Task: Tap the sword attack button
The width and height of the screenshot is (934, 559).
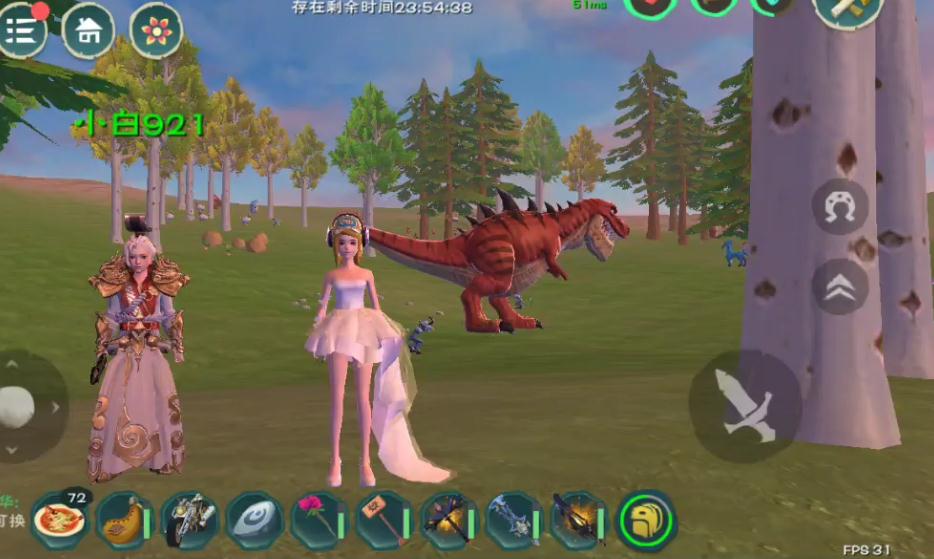Action: (745, 405)
